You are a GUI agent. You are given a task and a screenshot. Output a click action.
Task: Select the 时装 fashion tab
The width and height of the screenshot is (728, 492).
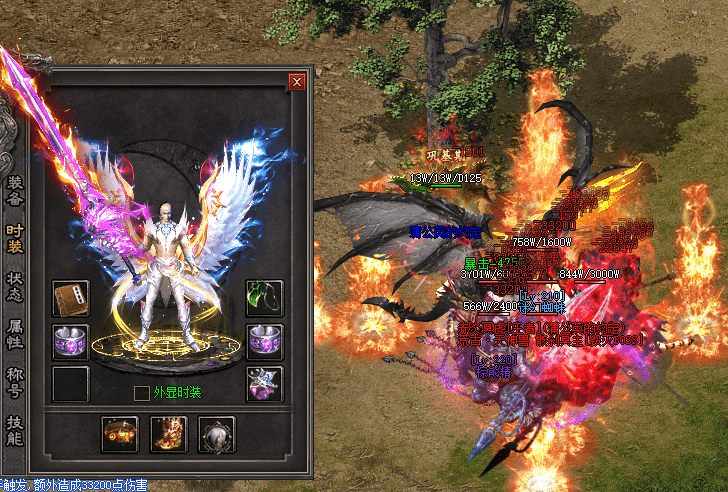[15, 239]
